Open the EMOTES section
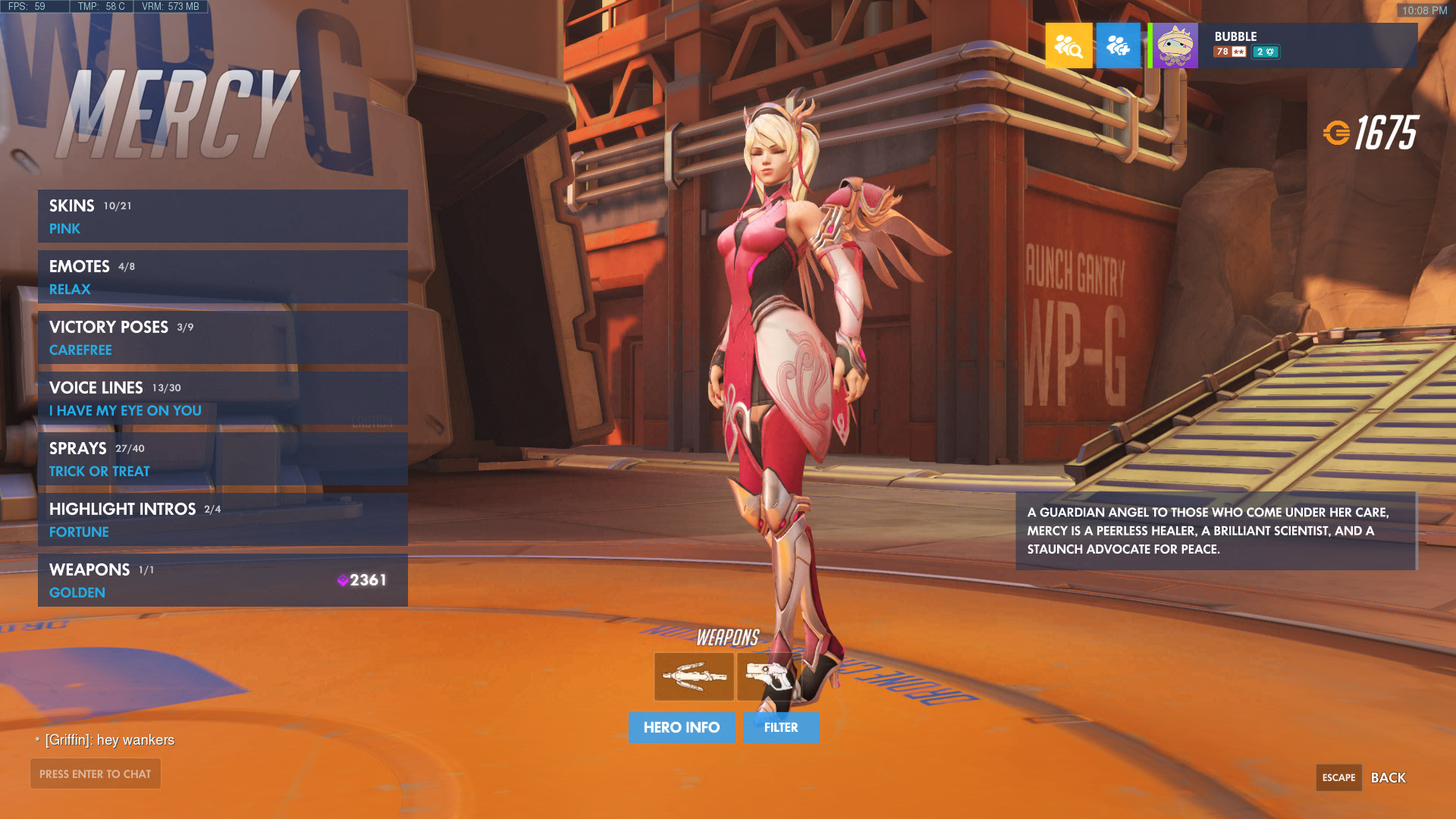Image resolution: width=1456 pixels, height=819 pixels. coord(79,266)
